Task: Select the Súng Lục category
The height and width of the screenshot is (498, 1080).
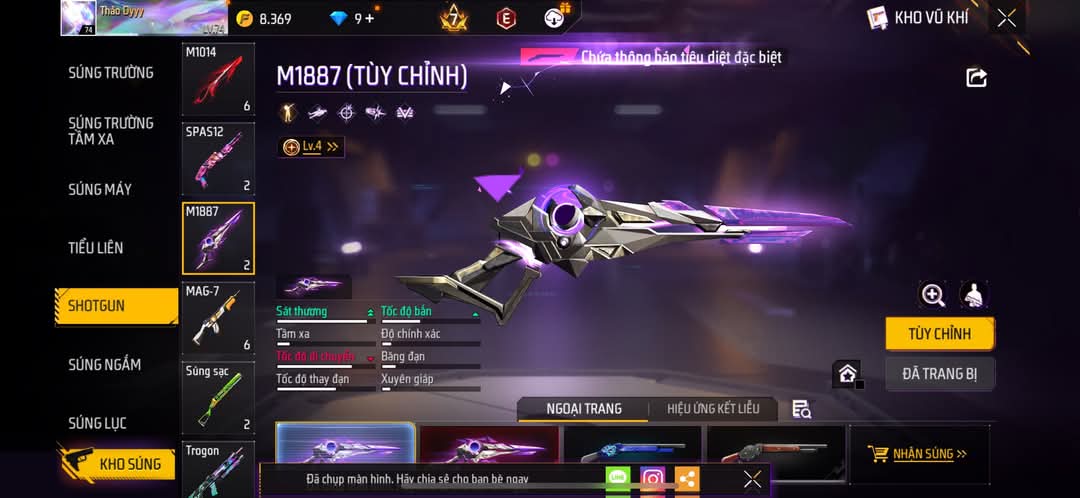Action: click(97, 423)
